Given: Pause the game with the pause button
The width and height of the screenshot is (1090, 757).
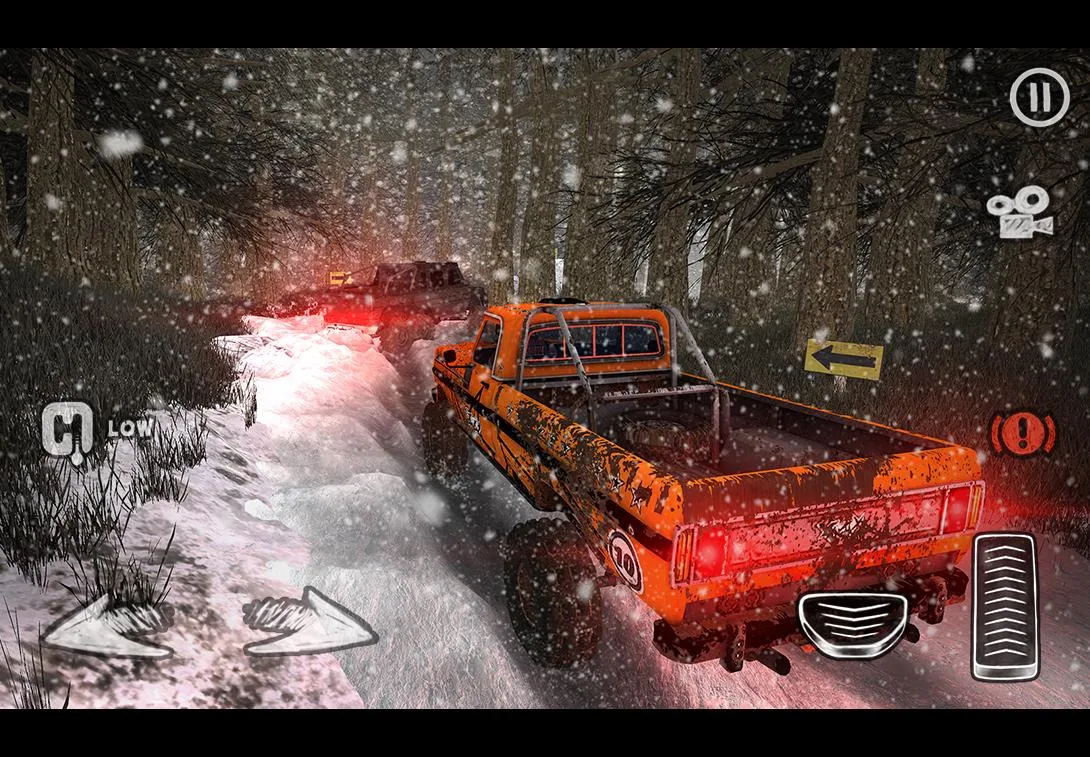Looking at the screenshot, I should tap(1039, 97).
